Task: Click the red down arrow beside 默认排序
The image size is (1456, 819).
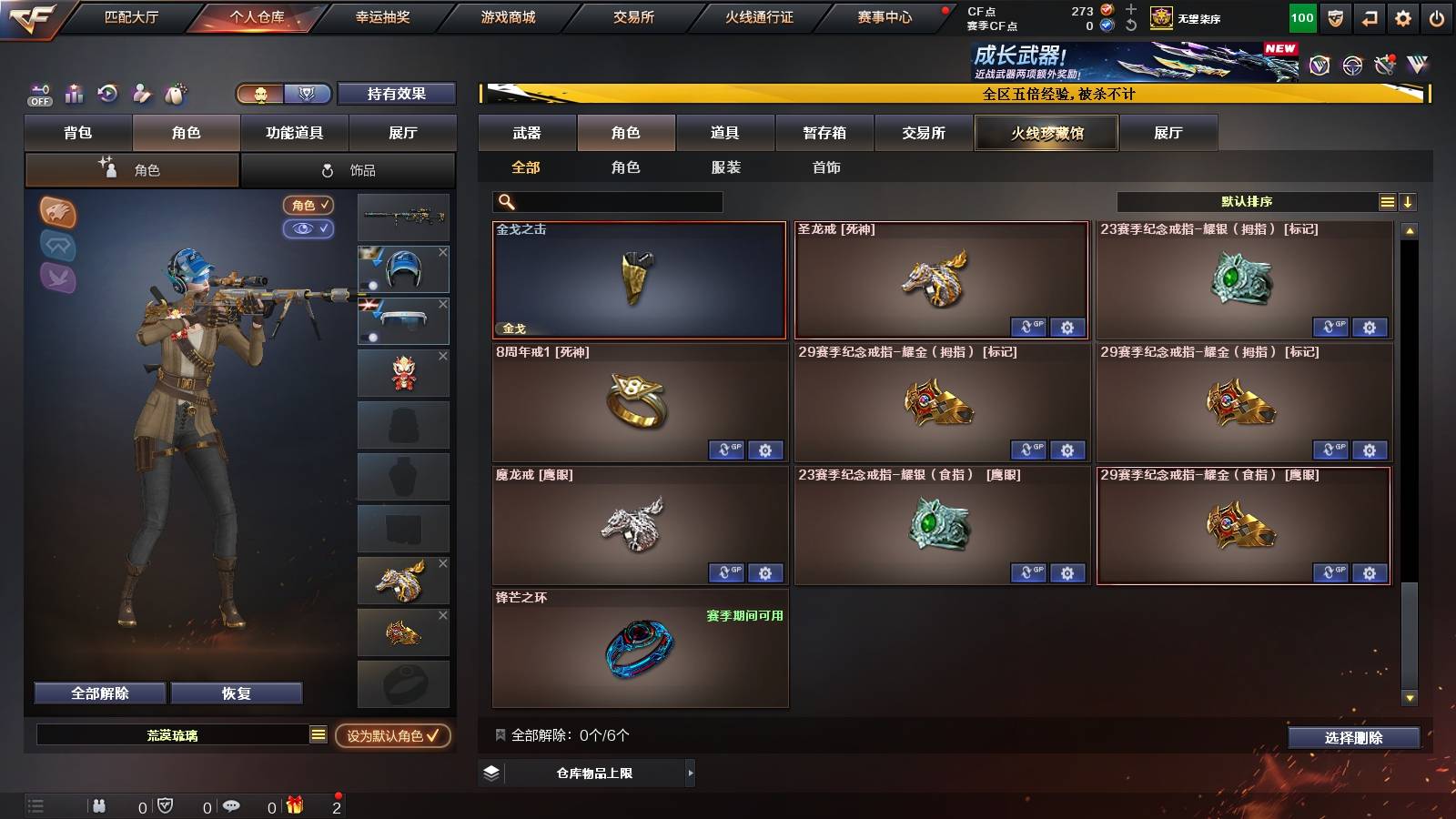Action: 1407,201
